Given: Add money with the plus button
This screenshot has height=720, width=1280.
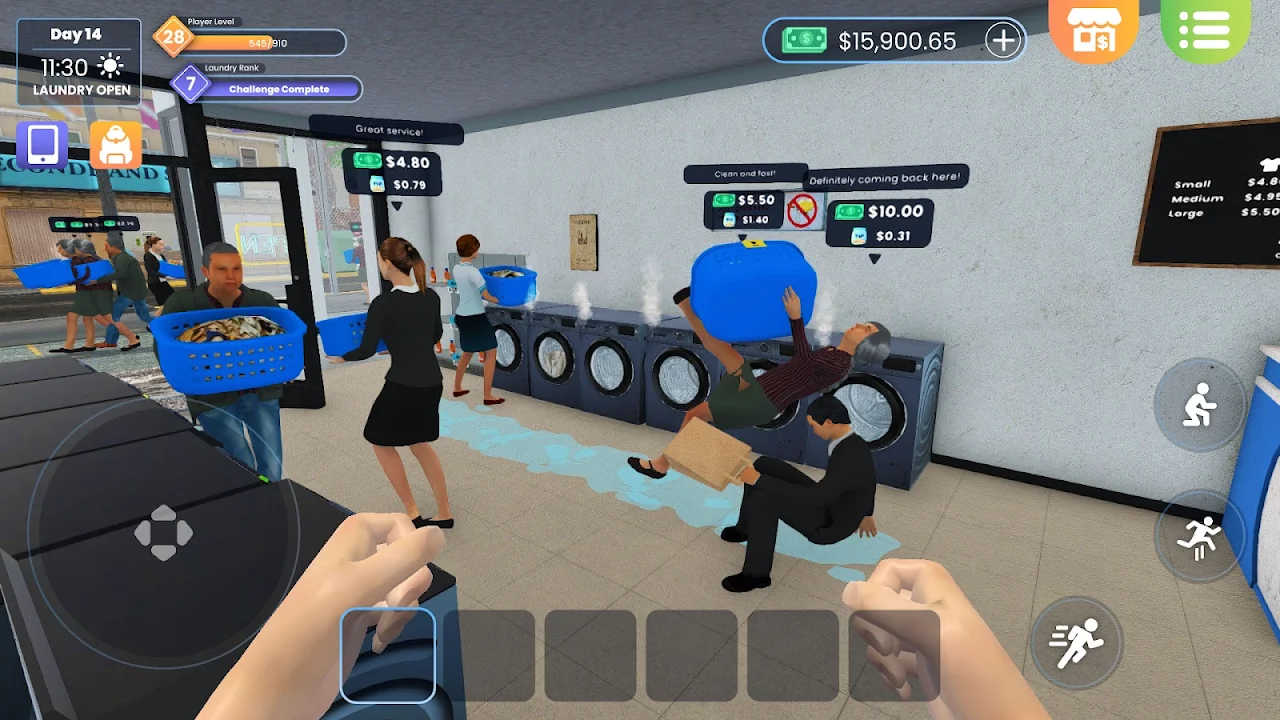Looking at the screenshot, I should [x=1003, y=40].
